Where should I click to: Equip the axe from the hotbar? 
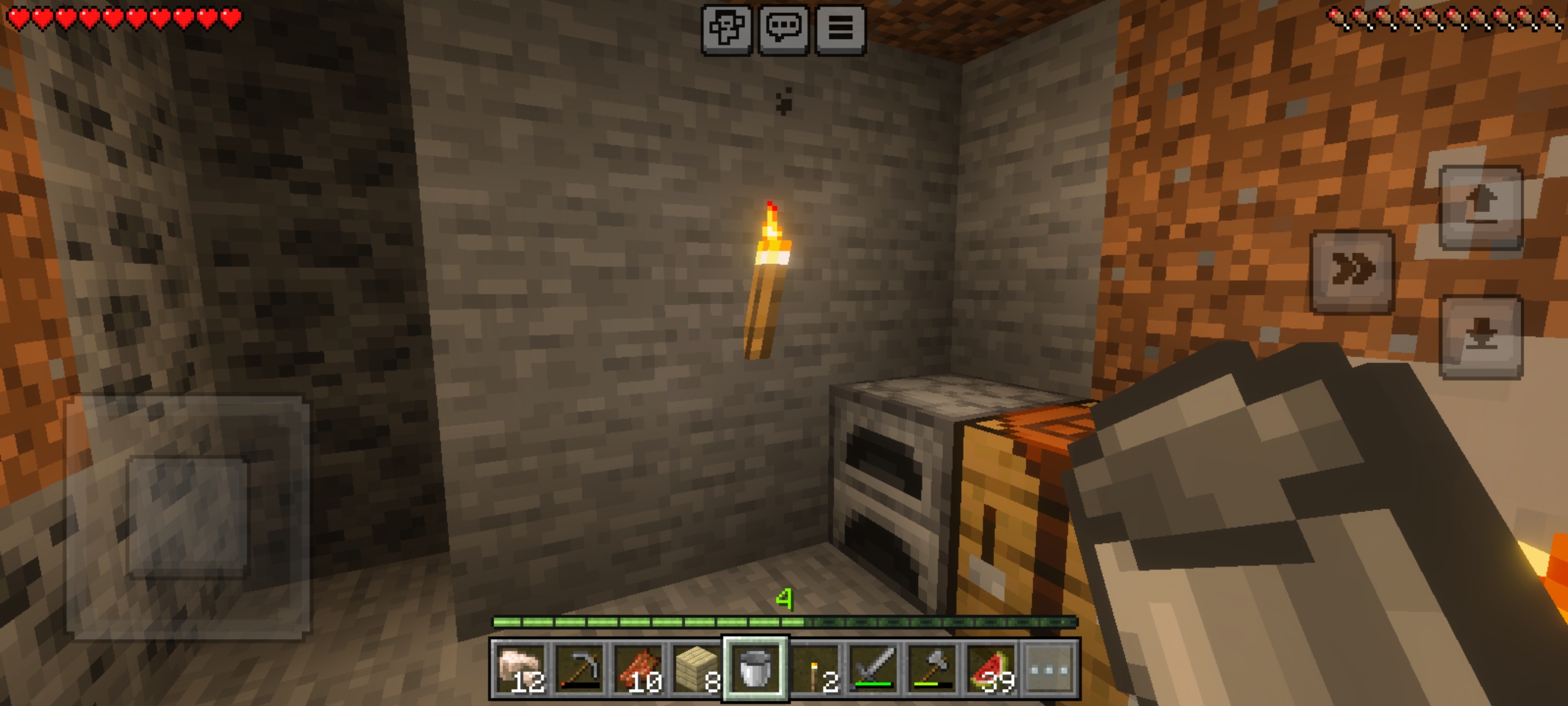tap(932, 669)
